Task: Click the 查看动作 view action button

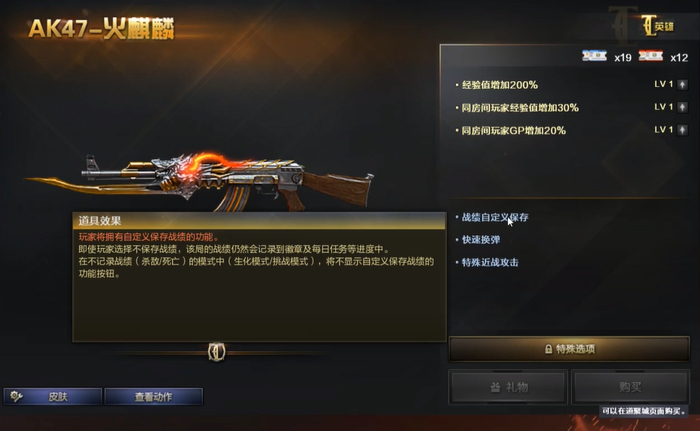Action: (153, 397)
